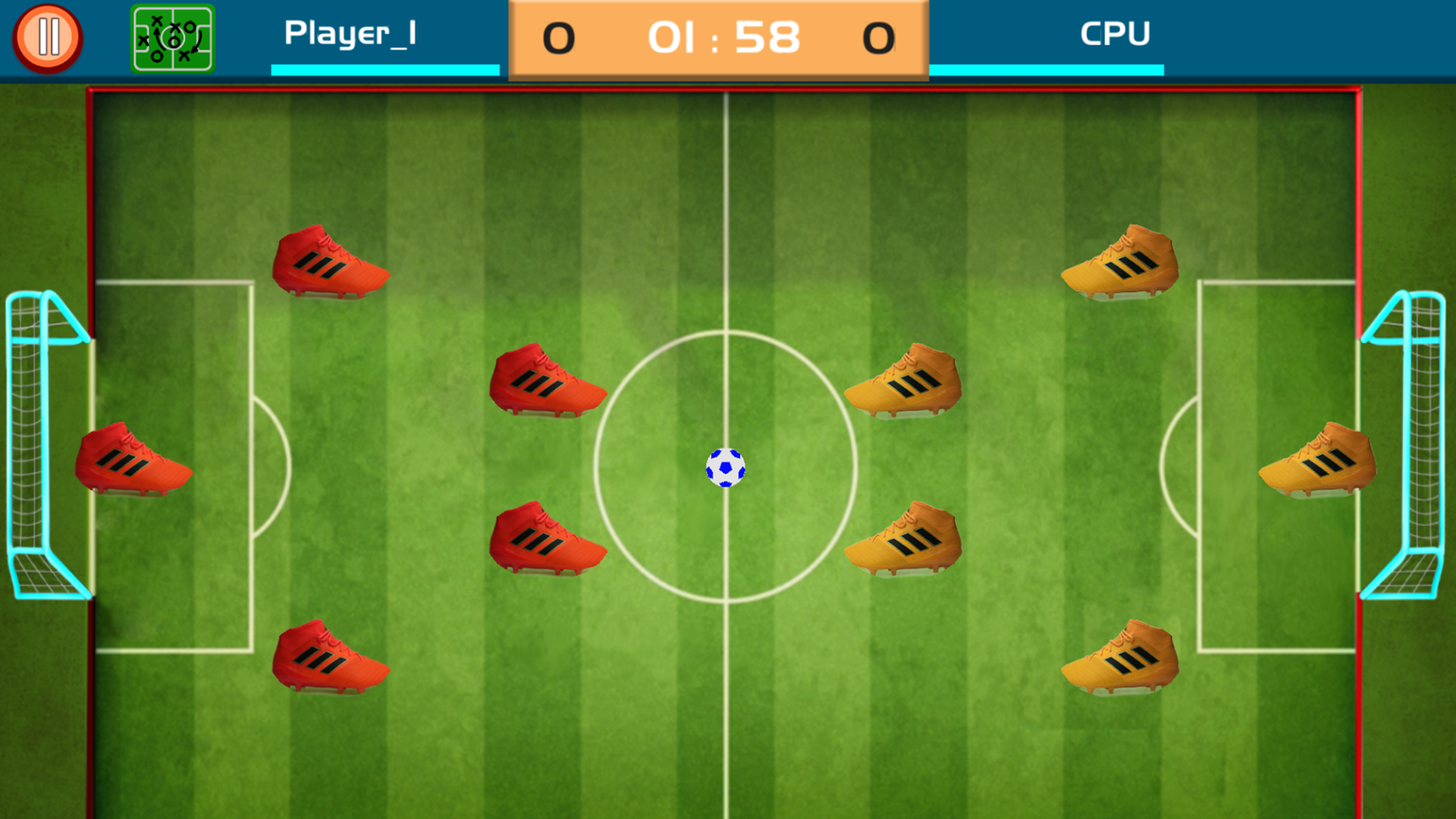Click the Player_1 name label
Screen dimensions: 1456x819
(351, 34)
